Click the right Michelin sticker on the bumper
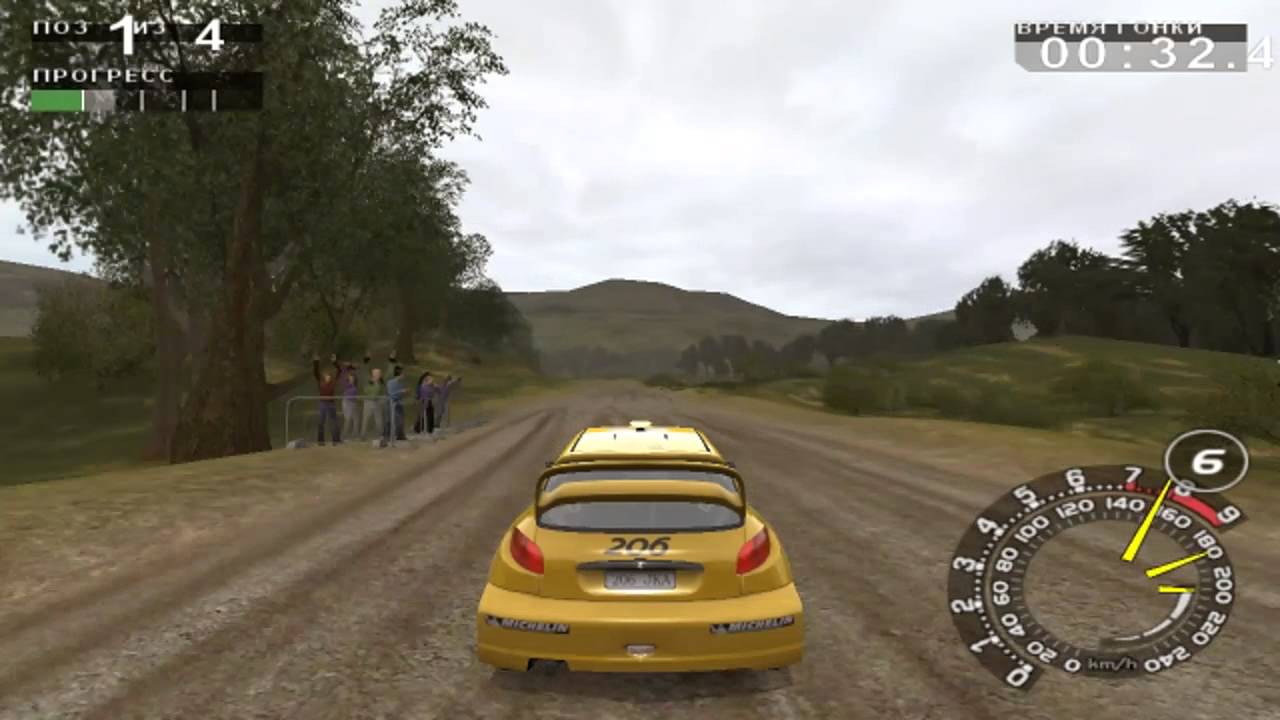Image resolution: width=1280 pixels, height=720 pixels. [753, 626]
